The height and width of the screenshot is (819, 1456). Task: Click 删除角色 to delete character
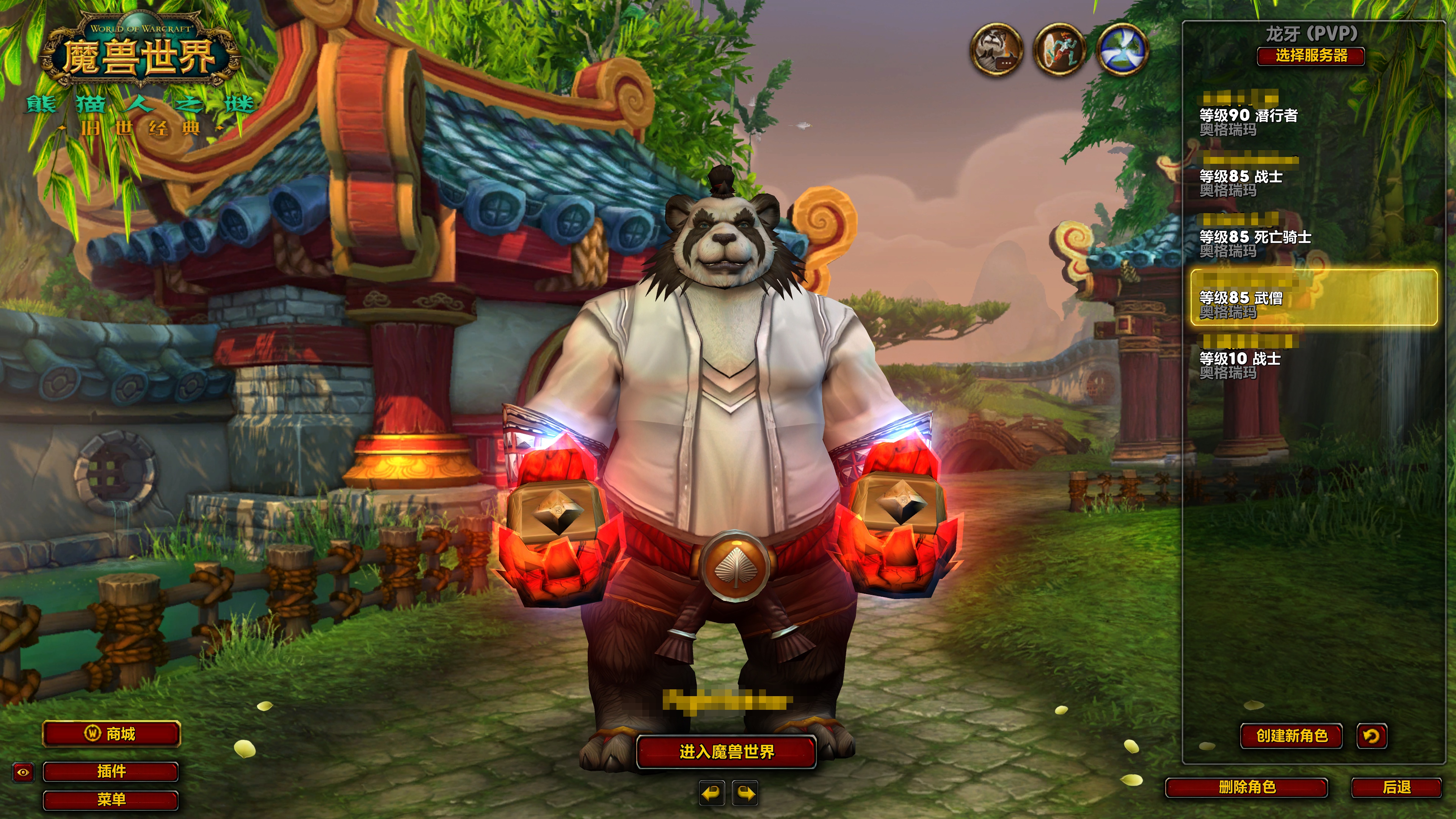coord(1247,787)
